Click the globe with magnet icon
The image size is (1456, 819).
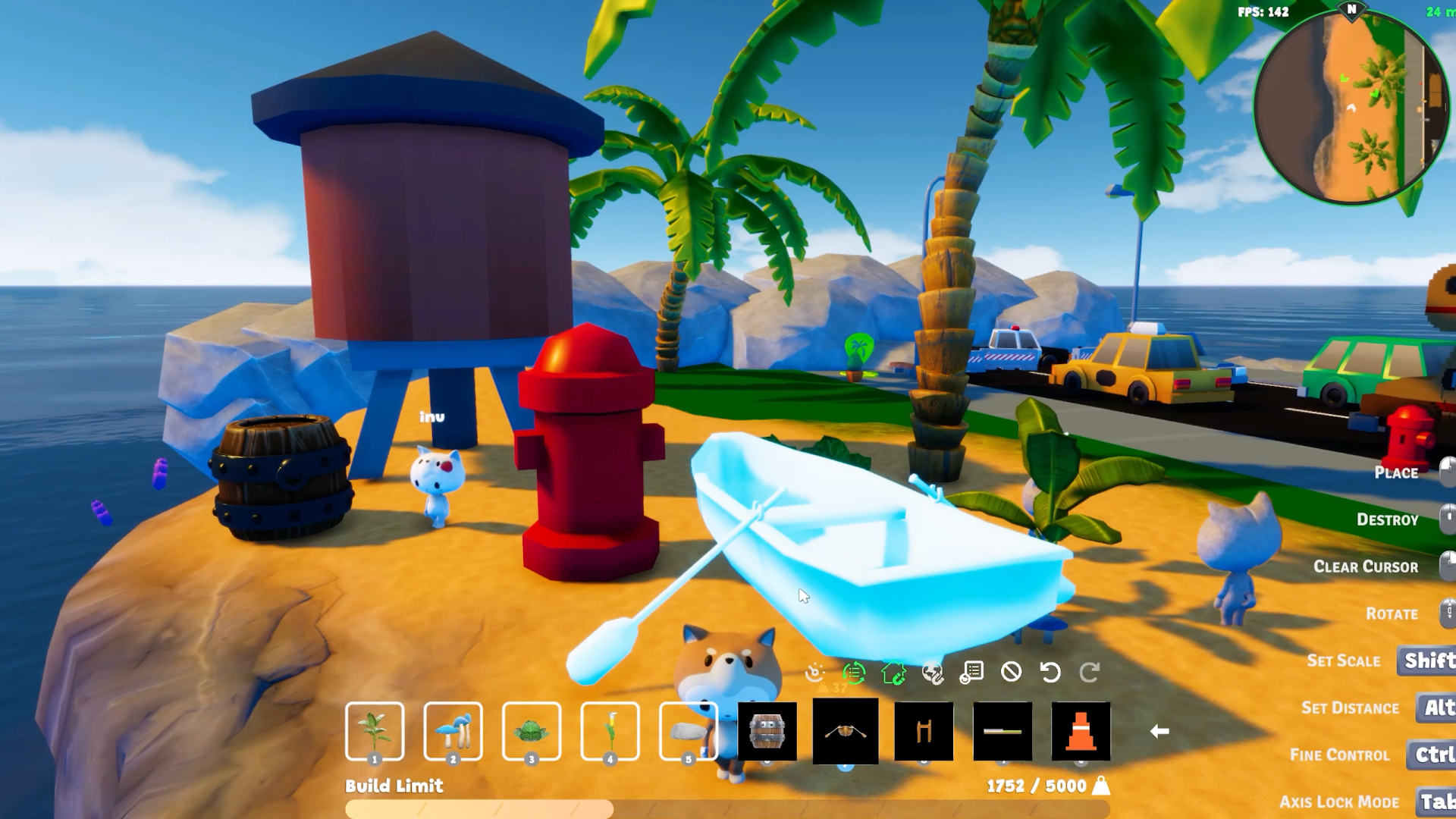click(934, 673)
